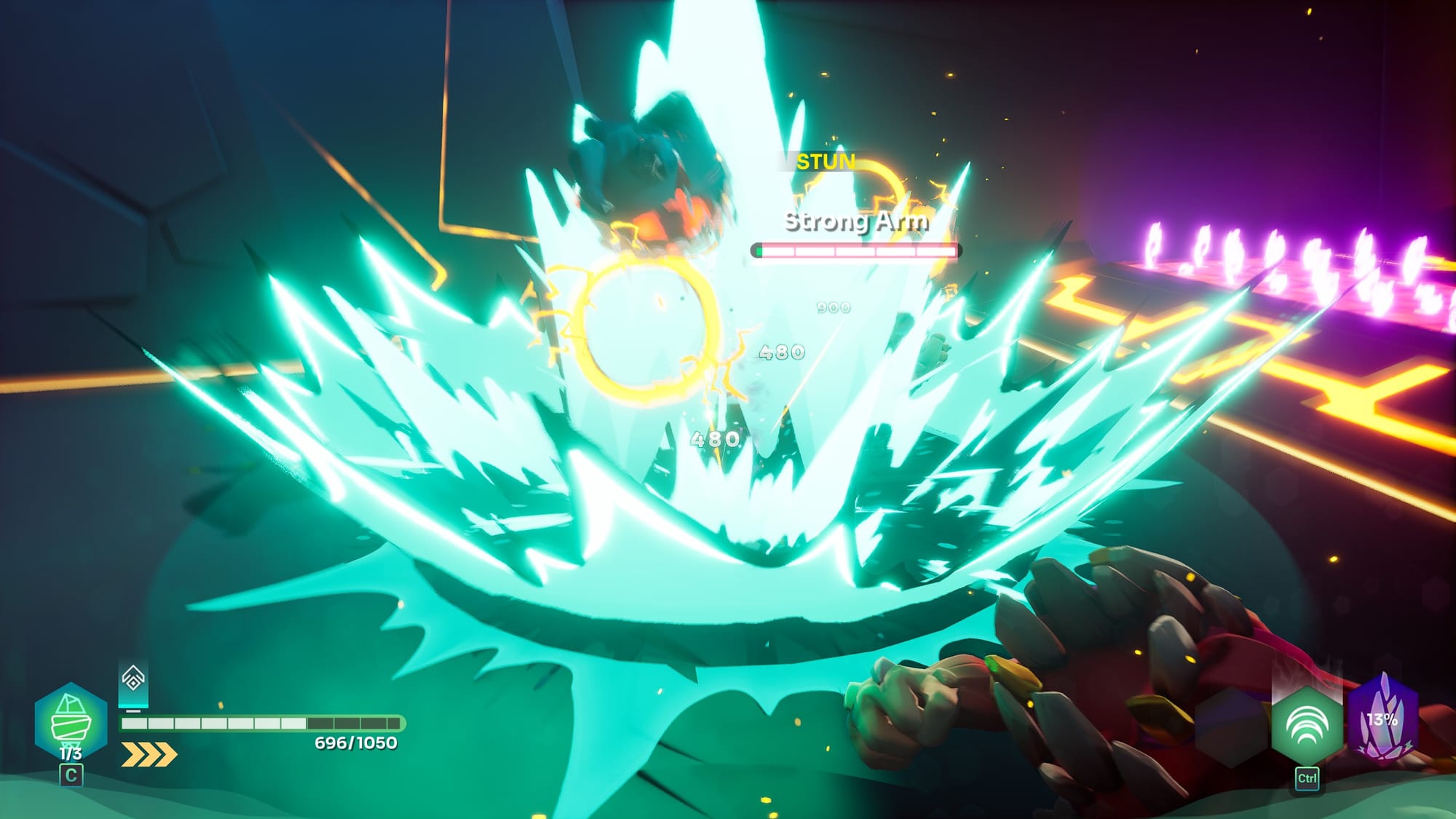Click the triple yellow chevron dash indicator
The width and height of the screenshot is (1456, 819).
[149, 754]
